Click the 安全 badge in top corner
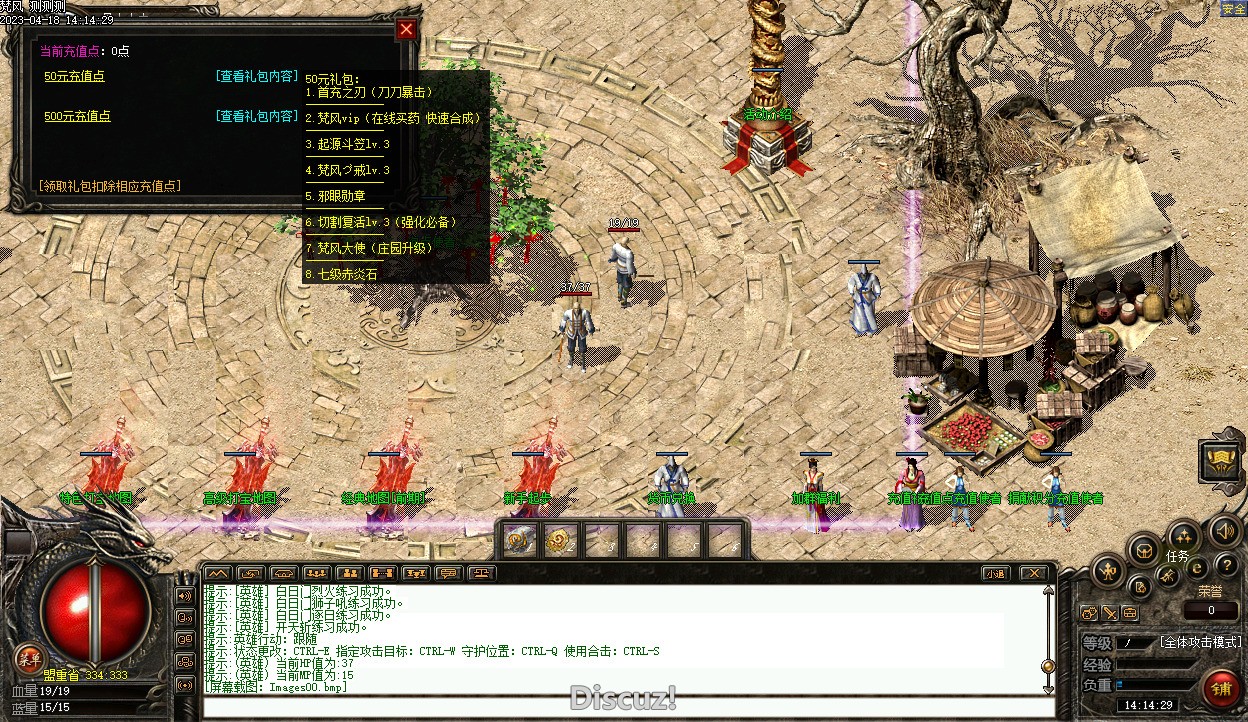Viewport: 1248px width, 722px height. [x=1233, y=9]
